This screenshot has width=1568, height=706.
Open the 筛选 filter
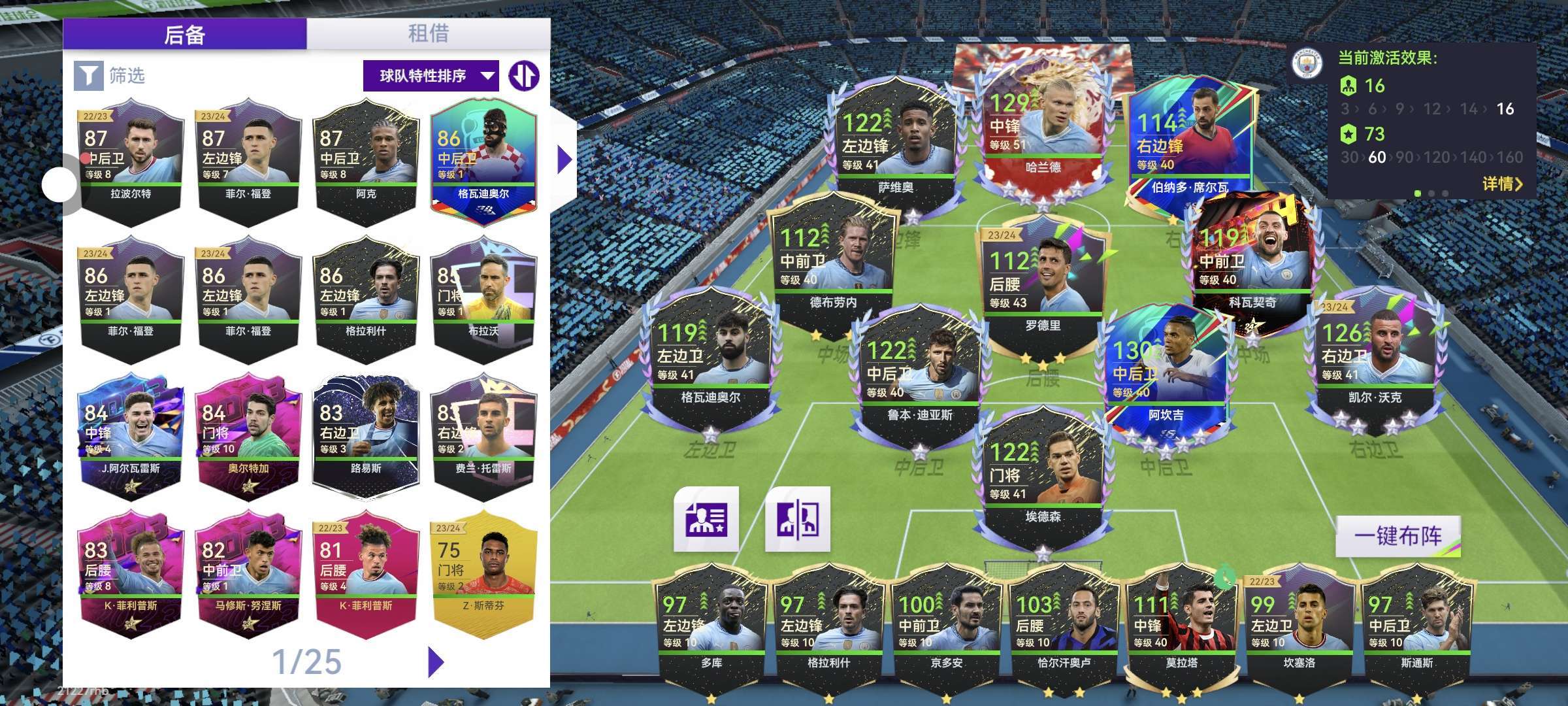pos(110,76)
